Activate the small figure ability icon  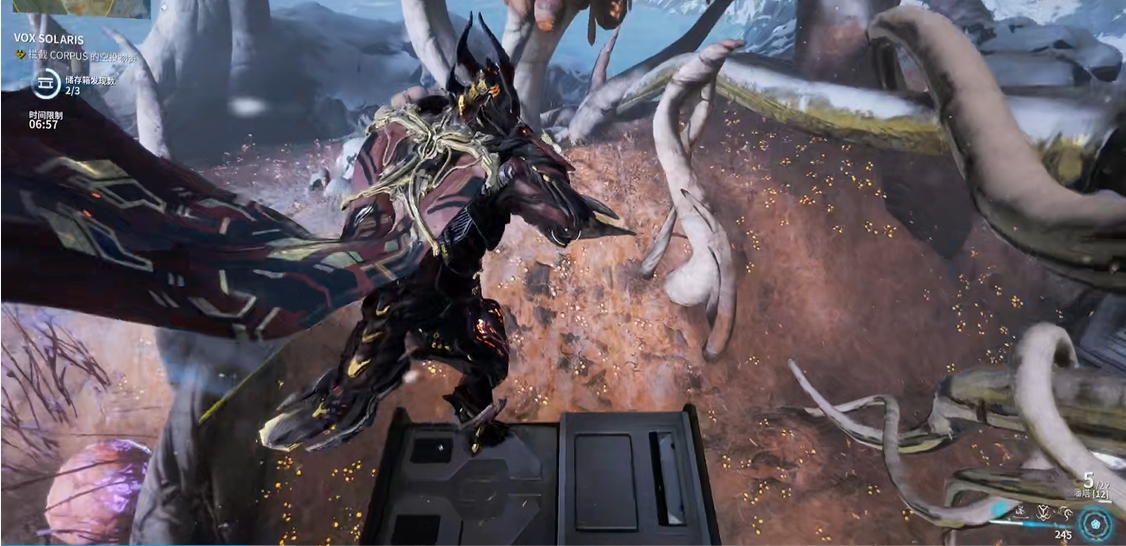1021,512
